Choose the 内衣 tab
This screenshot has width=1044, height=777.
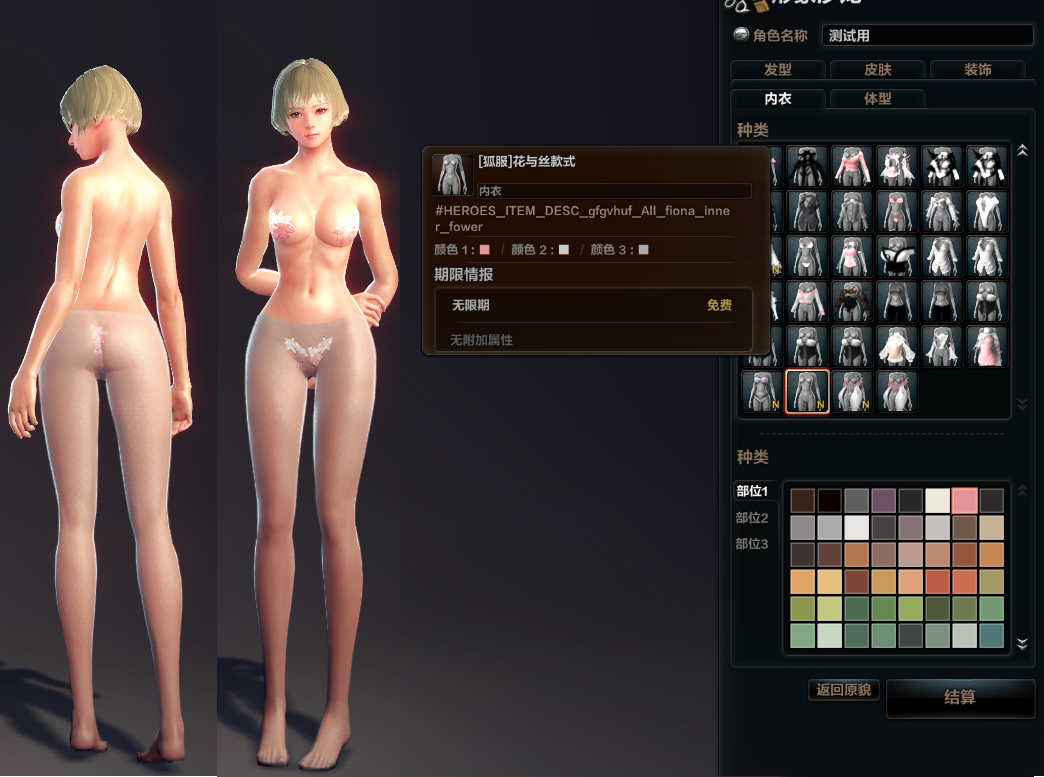(777, 99)
